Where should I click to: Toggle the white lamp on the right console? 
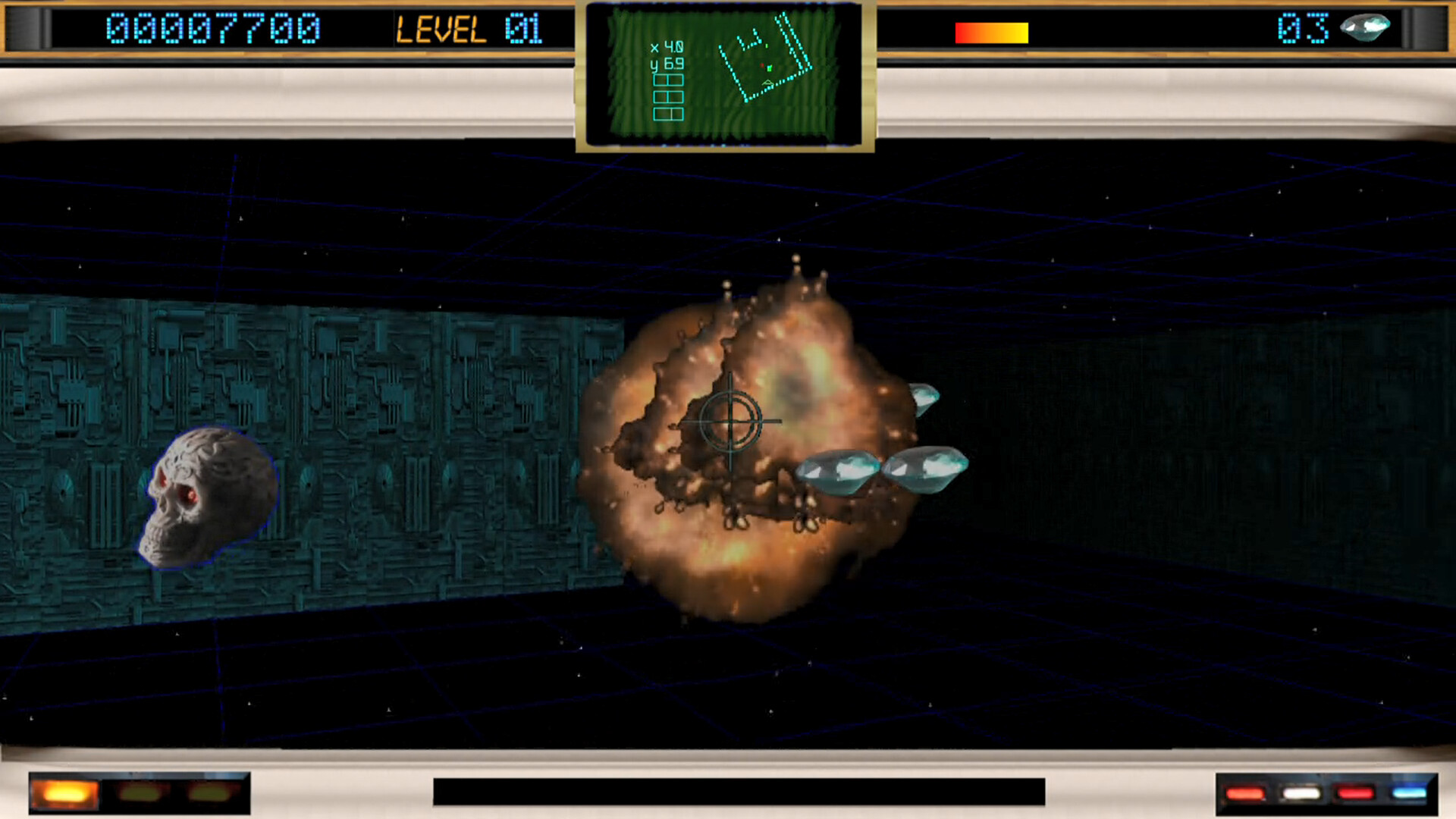click(x=1301, y=793)
